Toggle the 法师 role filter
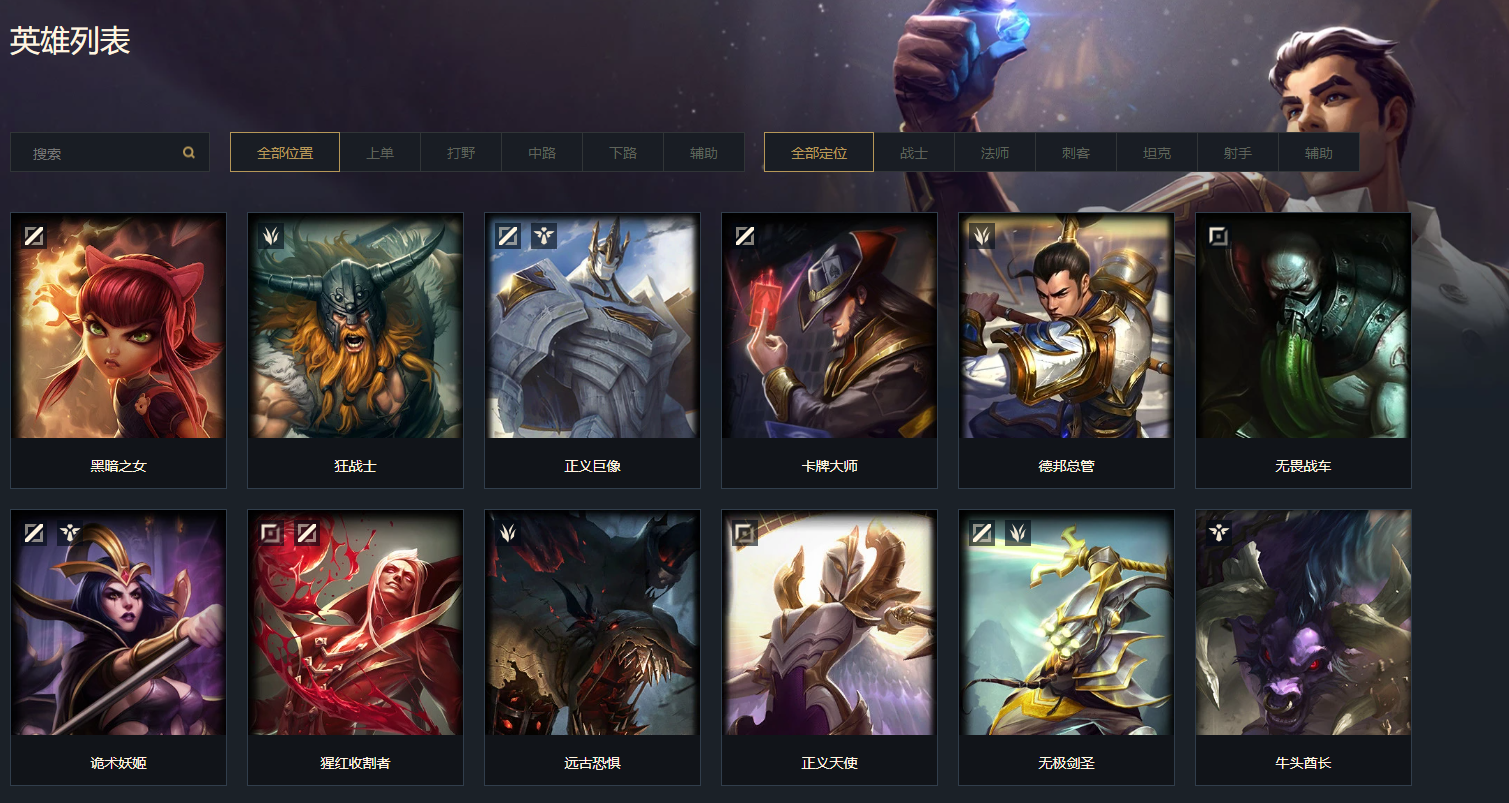Screen dimensions: 1509x803 [994, 151]
